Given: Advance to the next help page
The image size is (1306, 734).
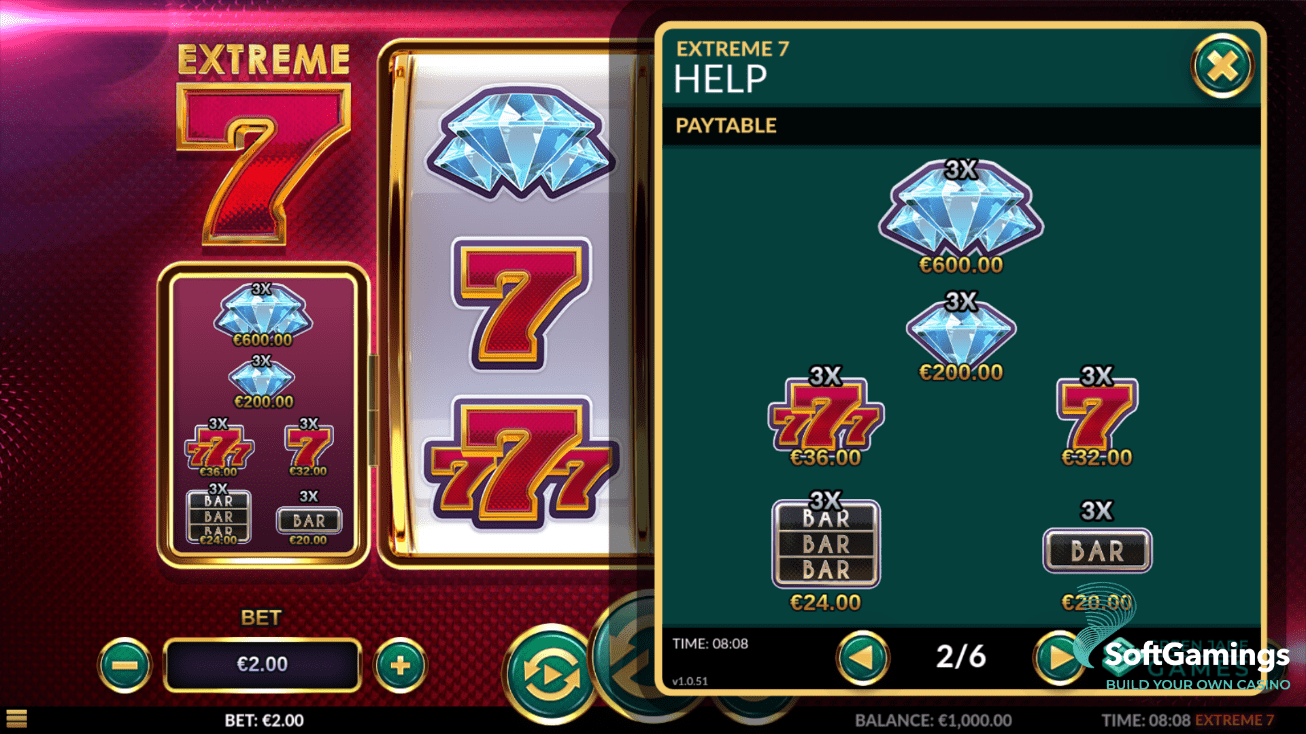Looking at the screenshot, I should [x=1059, y=657].
